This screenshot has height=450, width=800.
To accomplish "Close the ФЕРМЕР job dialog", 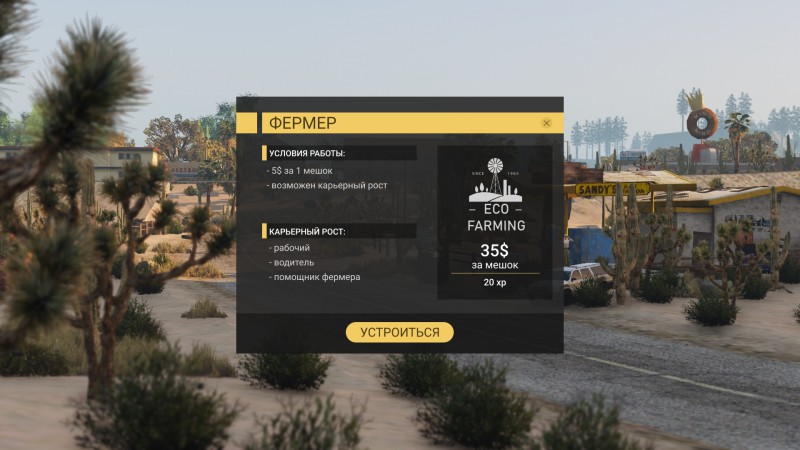I will point(546,123).
